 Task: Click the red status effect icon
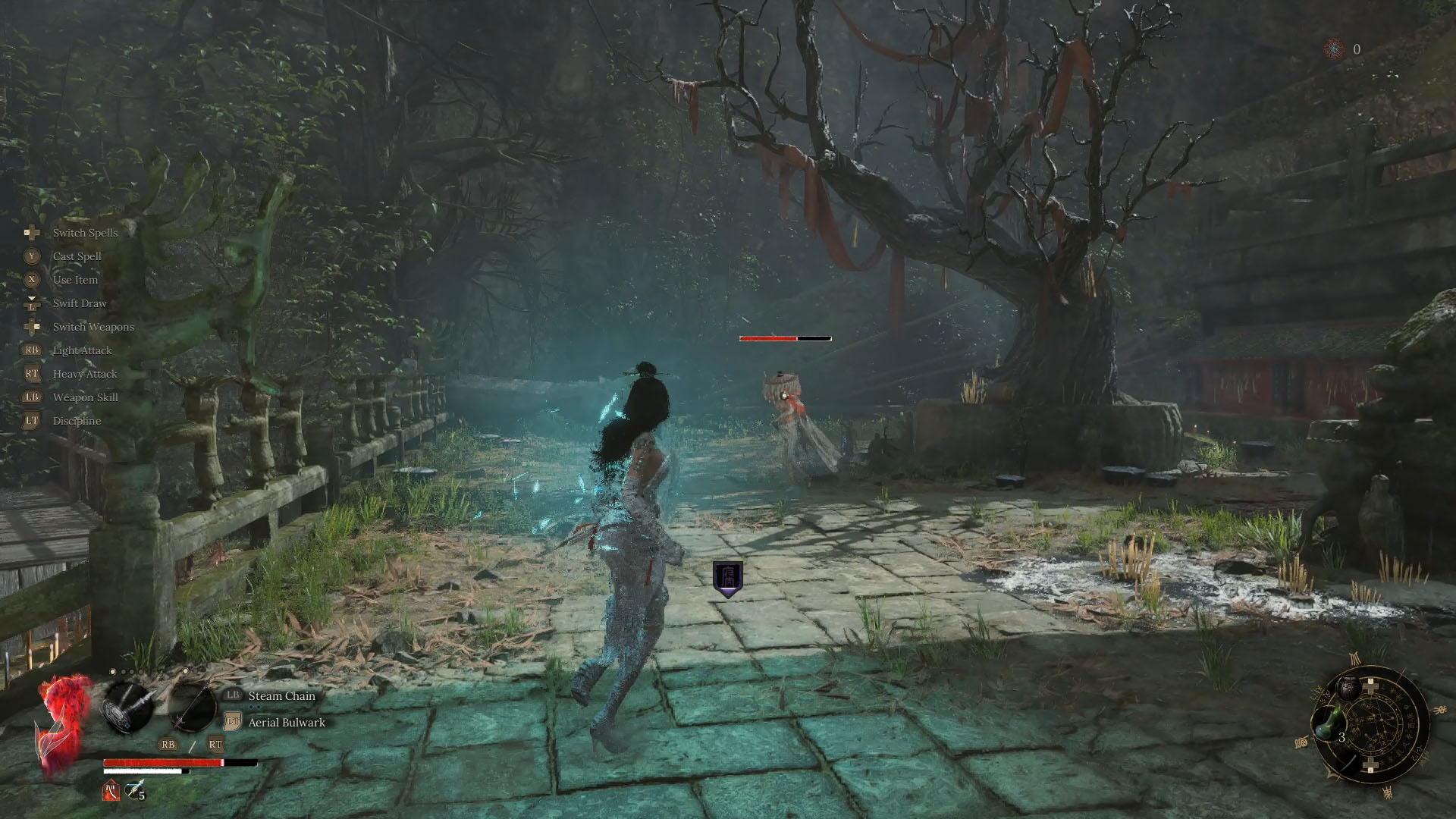click(111, 791)
